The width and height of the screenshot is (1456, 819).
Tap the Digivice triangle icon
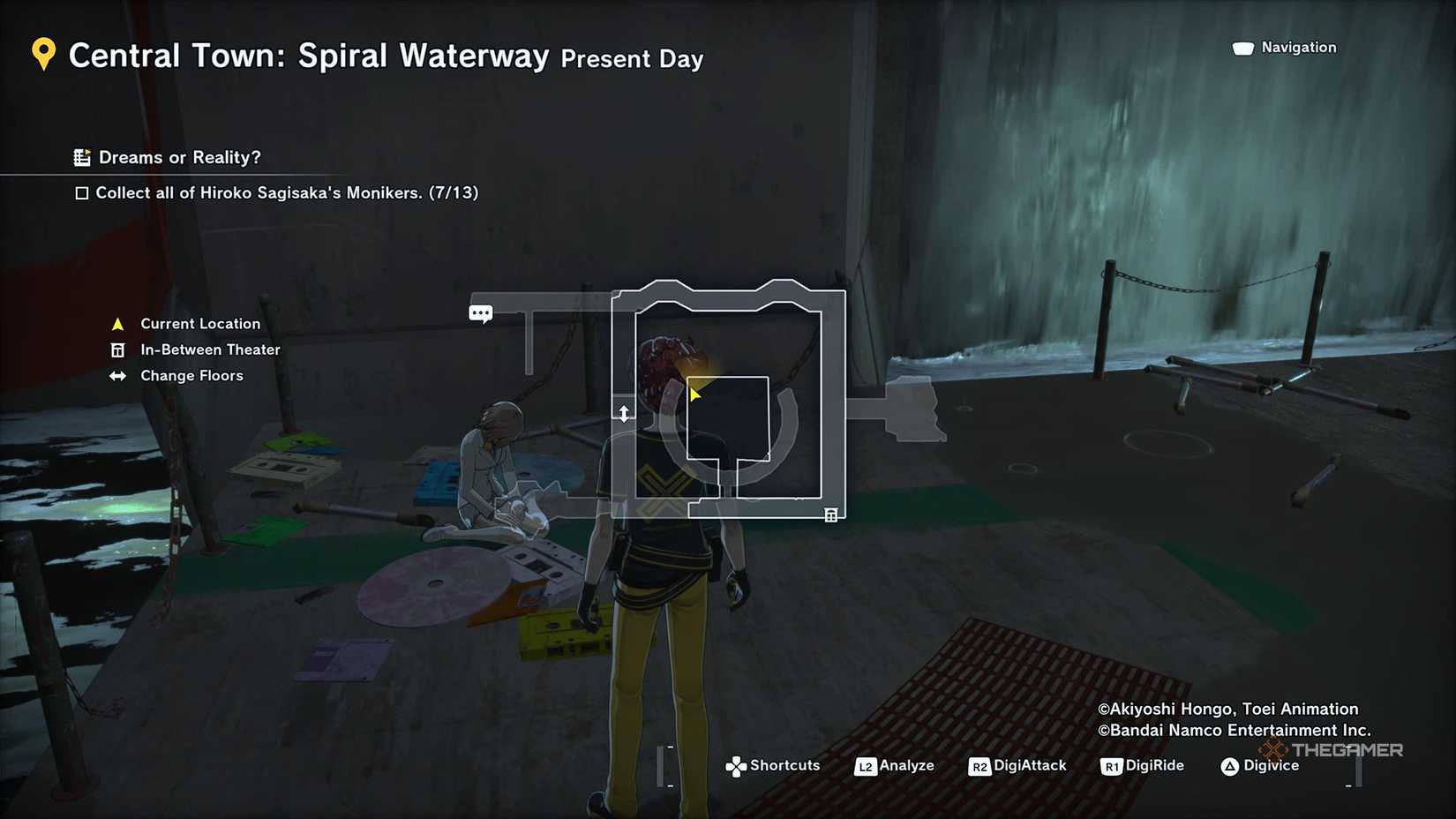tap(1230, 765)
